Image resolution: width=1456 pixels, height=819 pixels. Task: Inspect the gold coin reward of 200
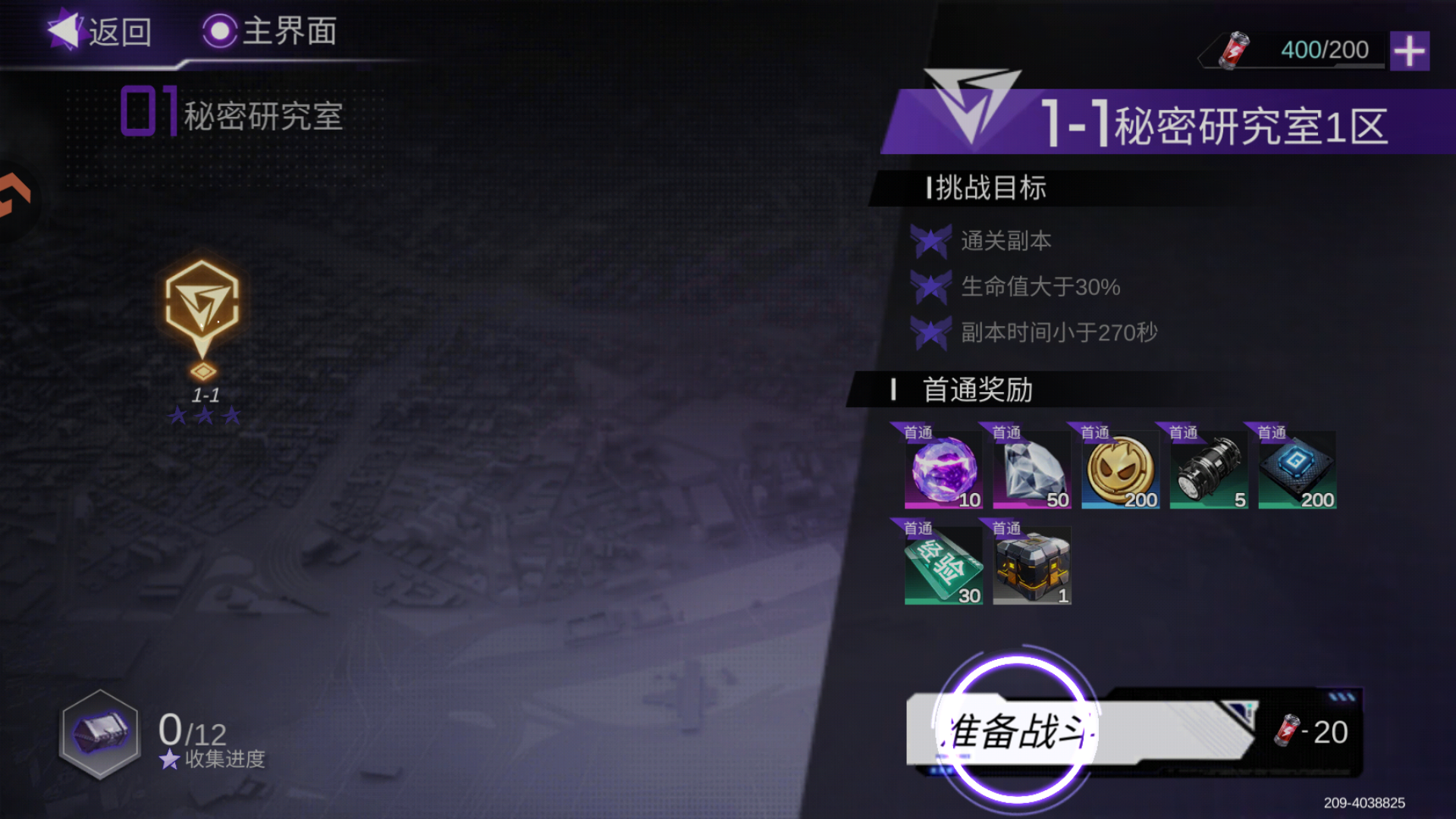[x=1120, y=470]
